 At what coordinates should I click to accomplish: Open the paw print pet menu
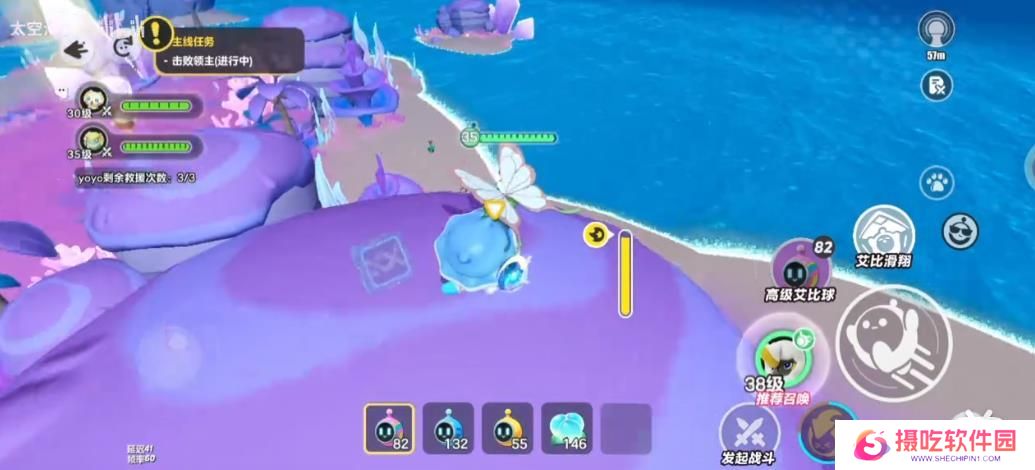point(937,183)
